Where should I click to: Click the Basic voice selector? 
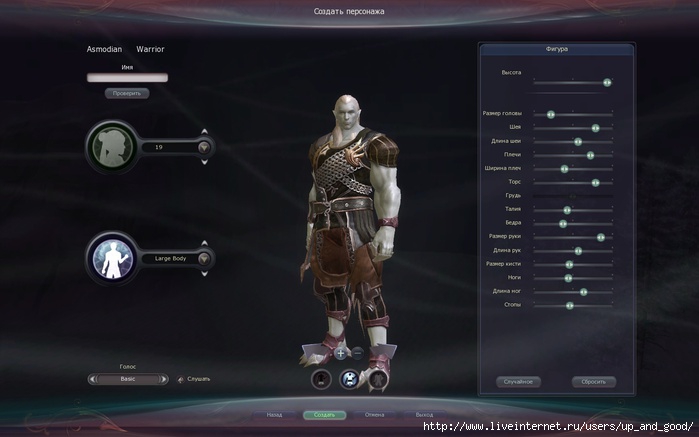pos(127,379)
